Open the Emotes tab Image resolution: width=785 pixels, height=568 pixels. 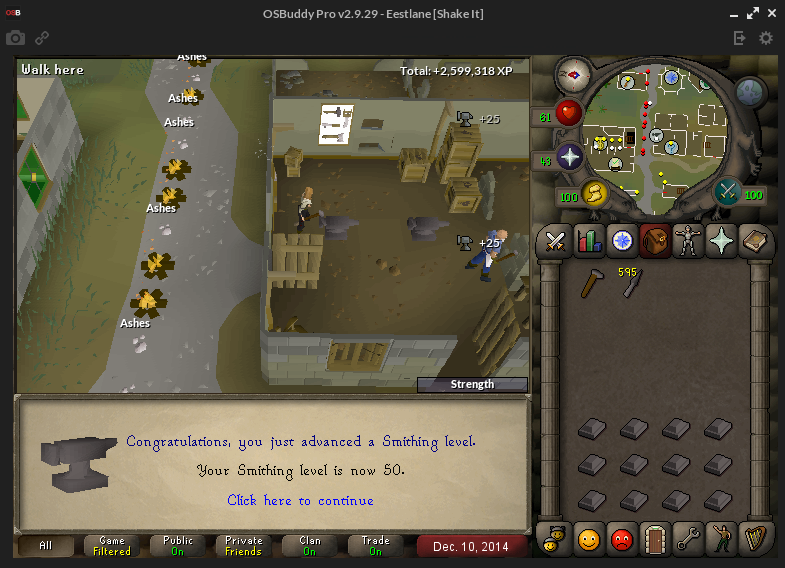[720, 539]
